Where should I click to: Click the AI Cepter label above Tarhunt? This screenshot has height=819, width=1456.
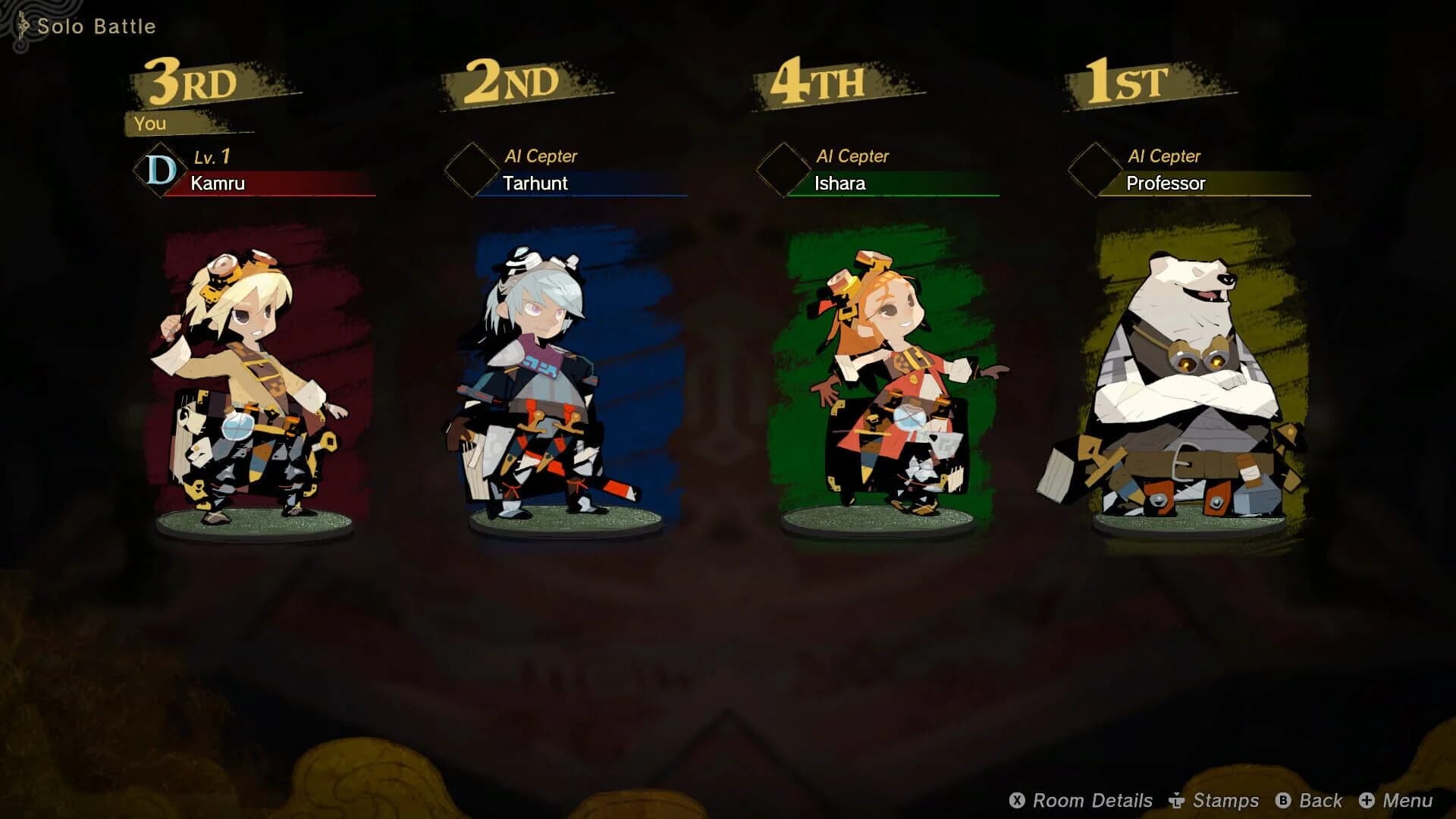click(541, 156)
